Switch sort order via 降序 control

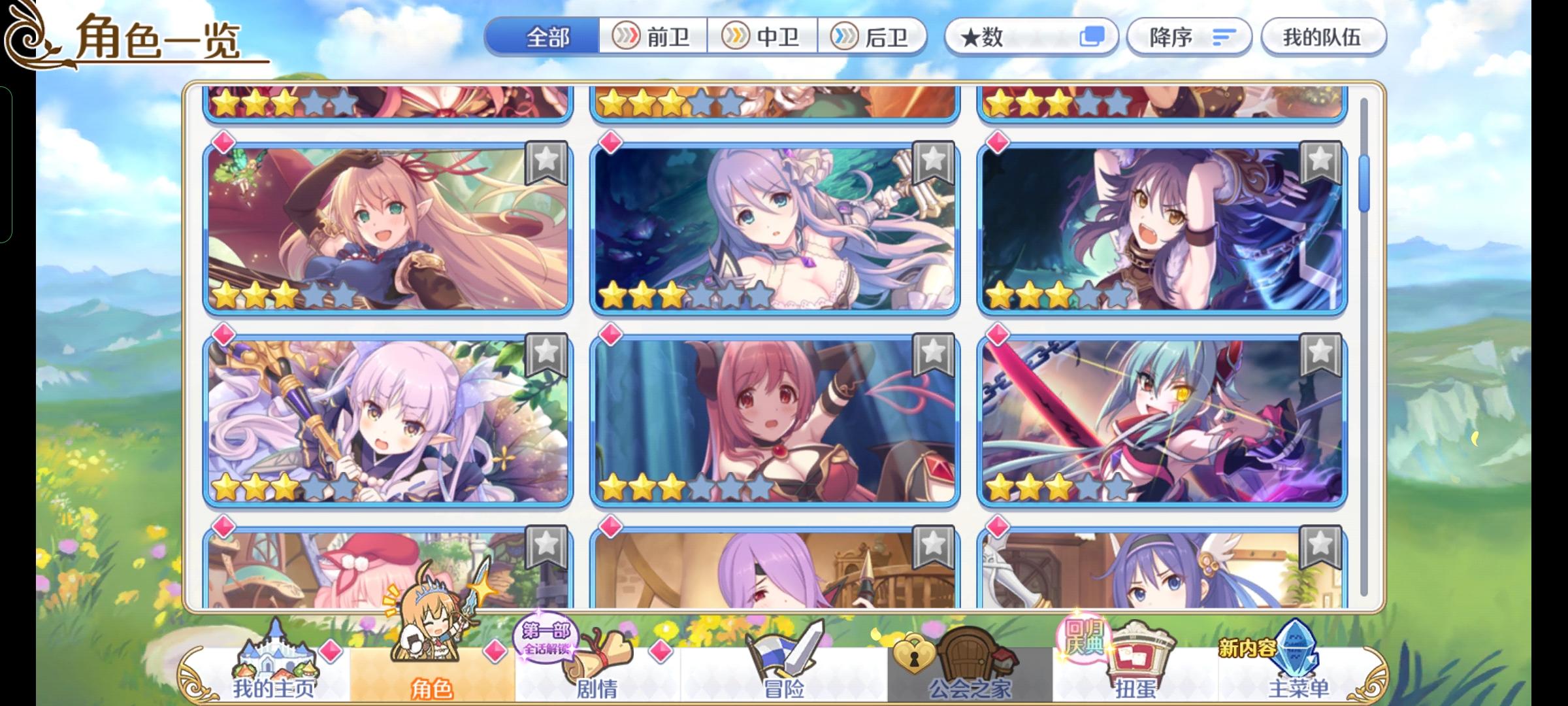tap(1189, 37)
